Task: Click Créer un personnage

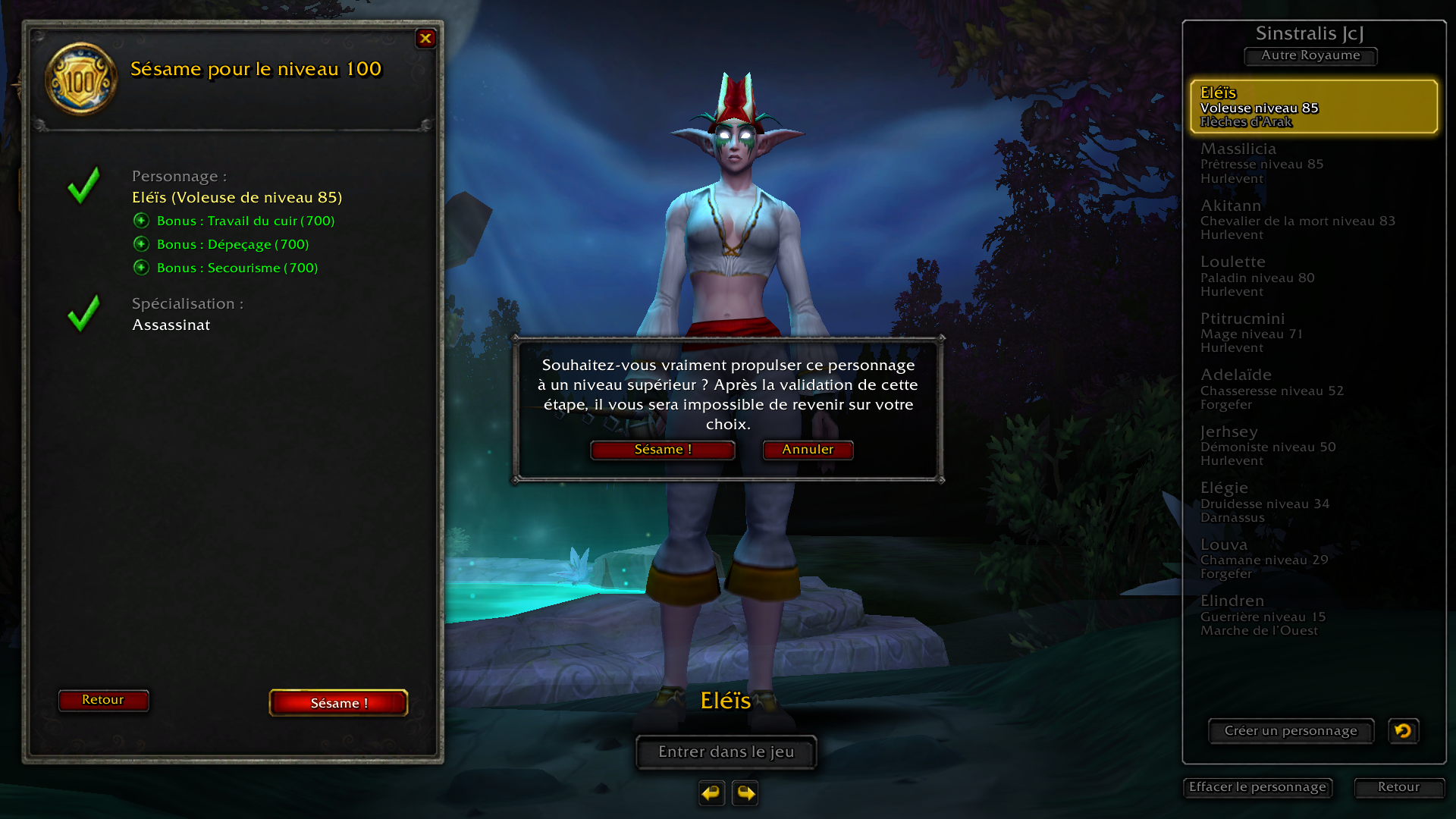Action: click(x=1291, y=731)
